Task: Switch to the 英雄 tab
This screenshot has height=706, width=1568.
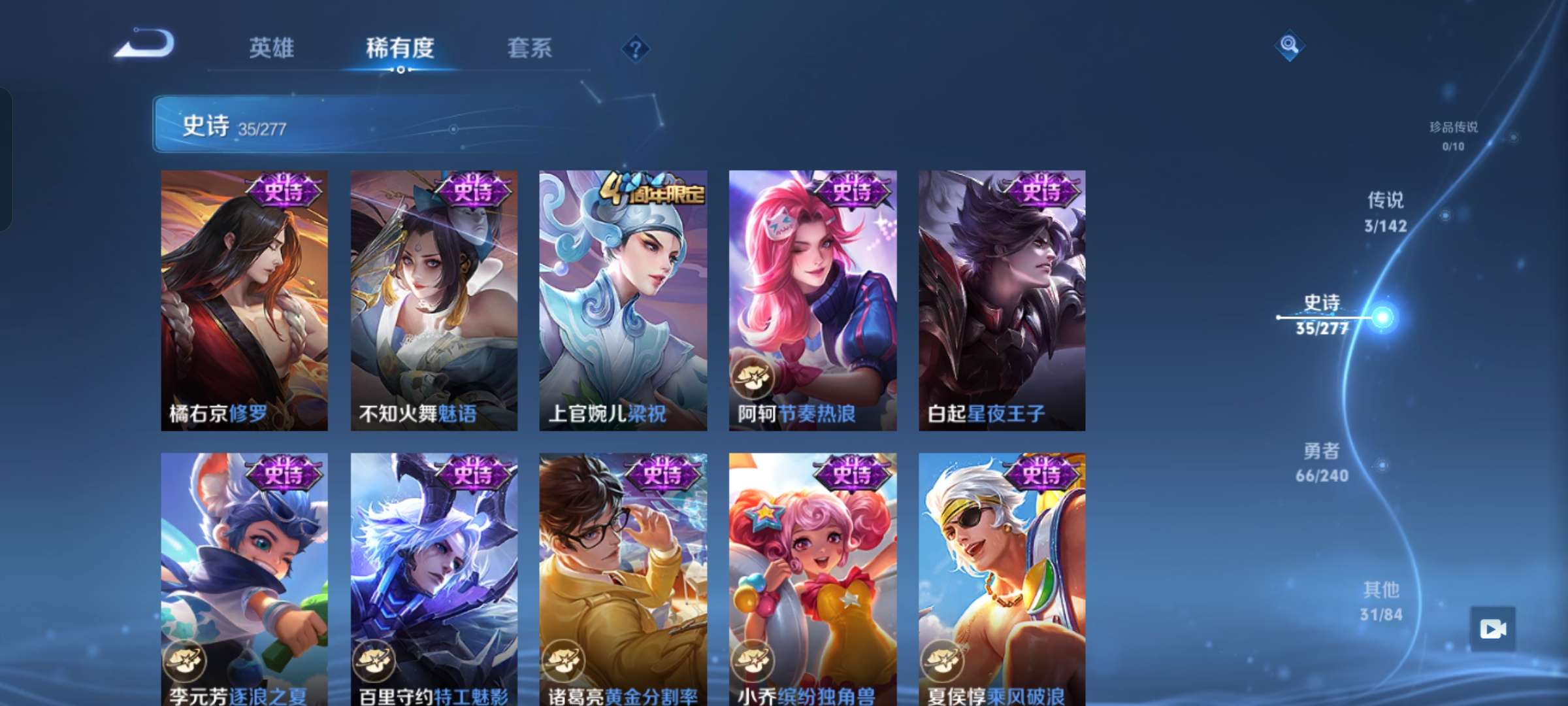Action: point(271,47)
